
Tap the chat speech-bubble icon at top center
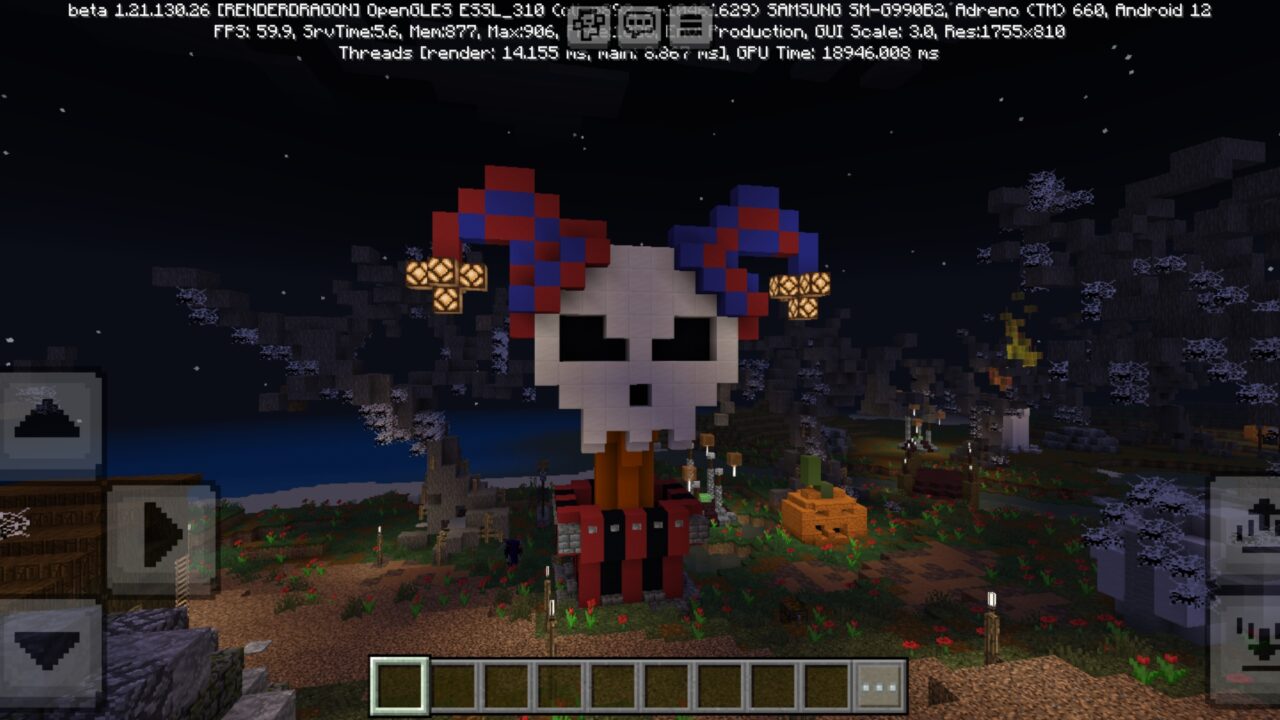(640, 22)
